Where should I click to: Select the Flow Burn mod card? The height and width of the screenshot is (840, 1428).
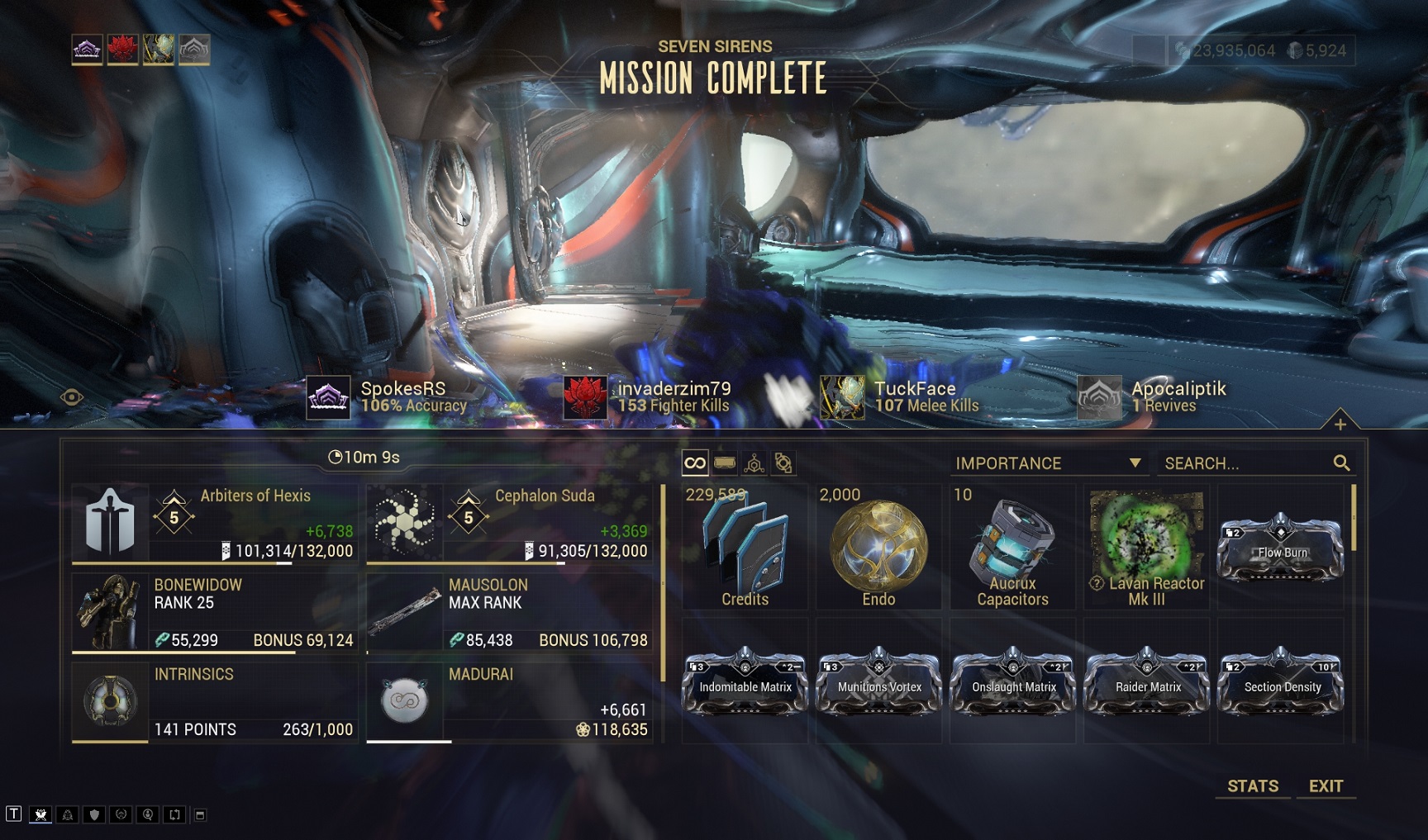pos(1280,547)
